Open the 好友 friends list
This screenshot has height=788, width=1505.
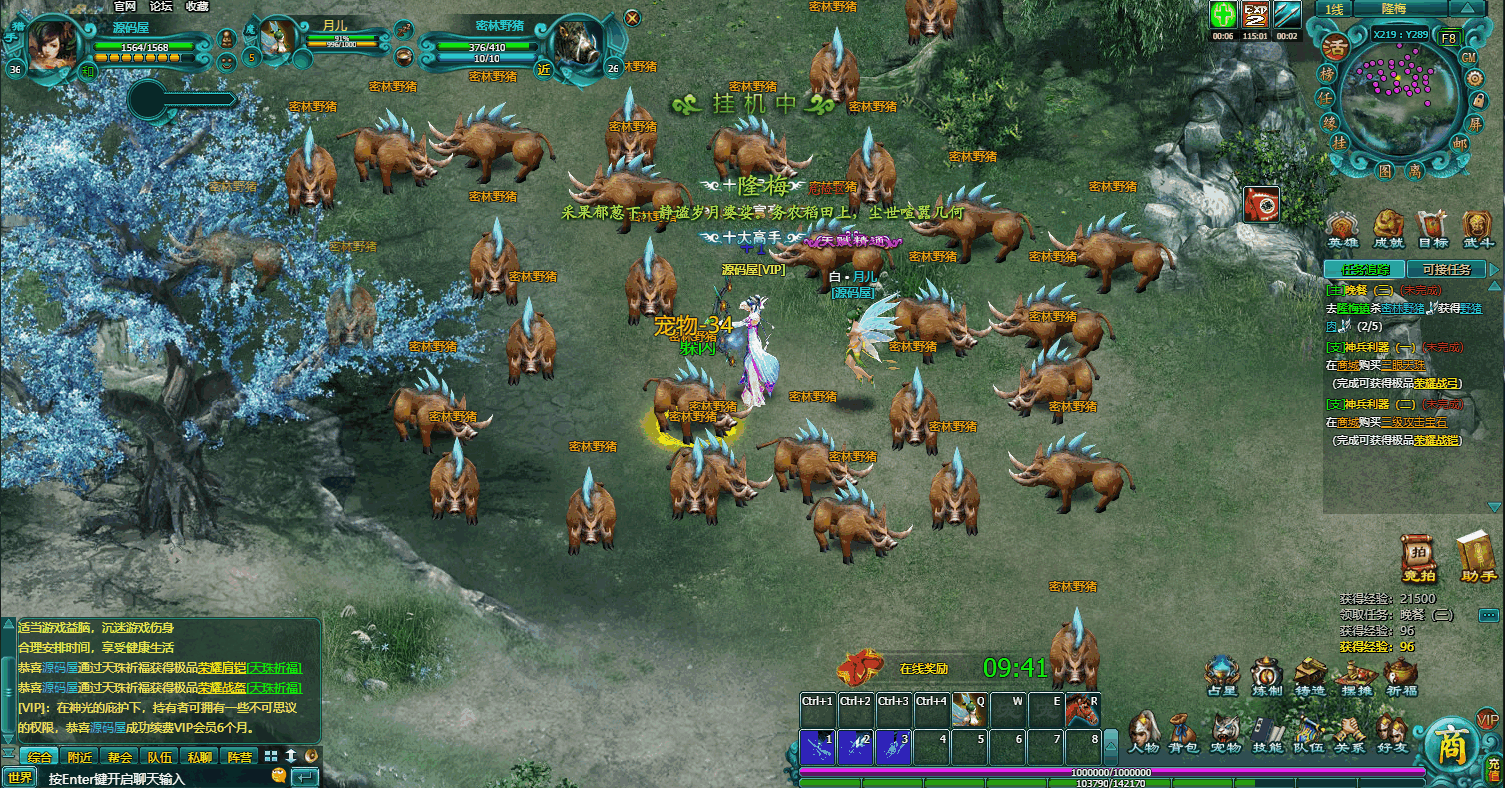1390,733
